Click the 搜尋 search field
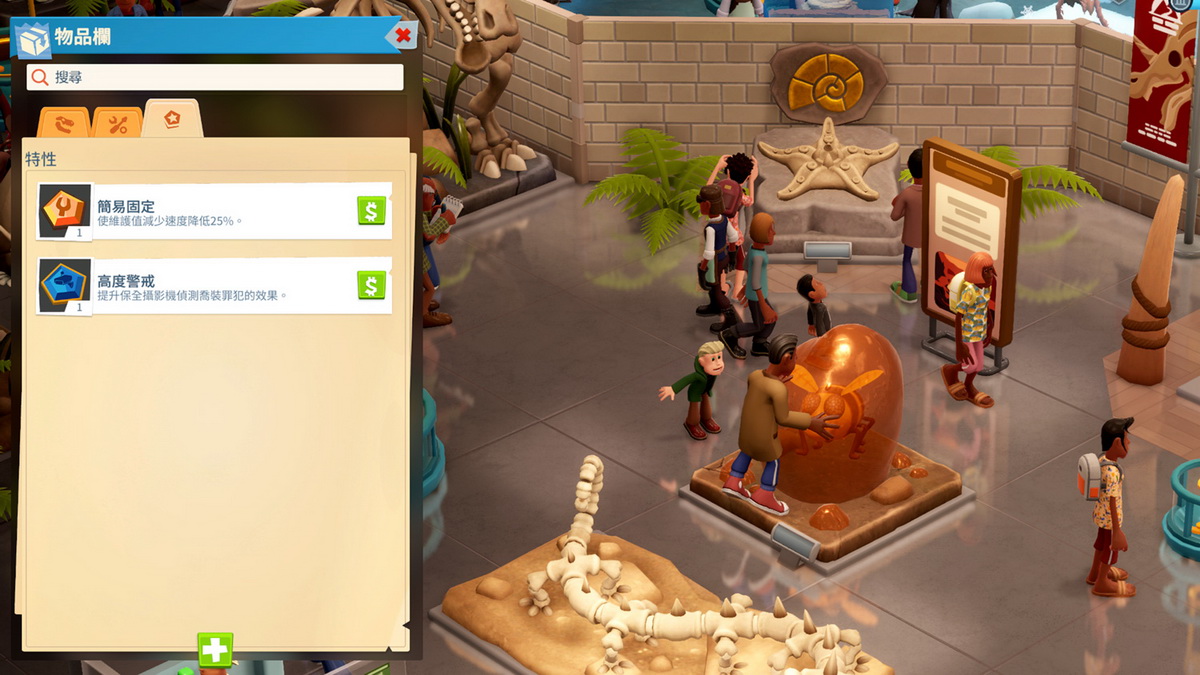The image size is (1200, 675). click(215, 77)
